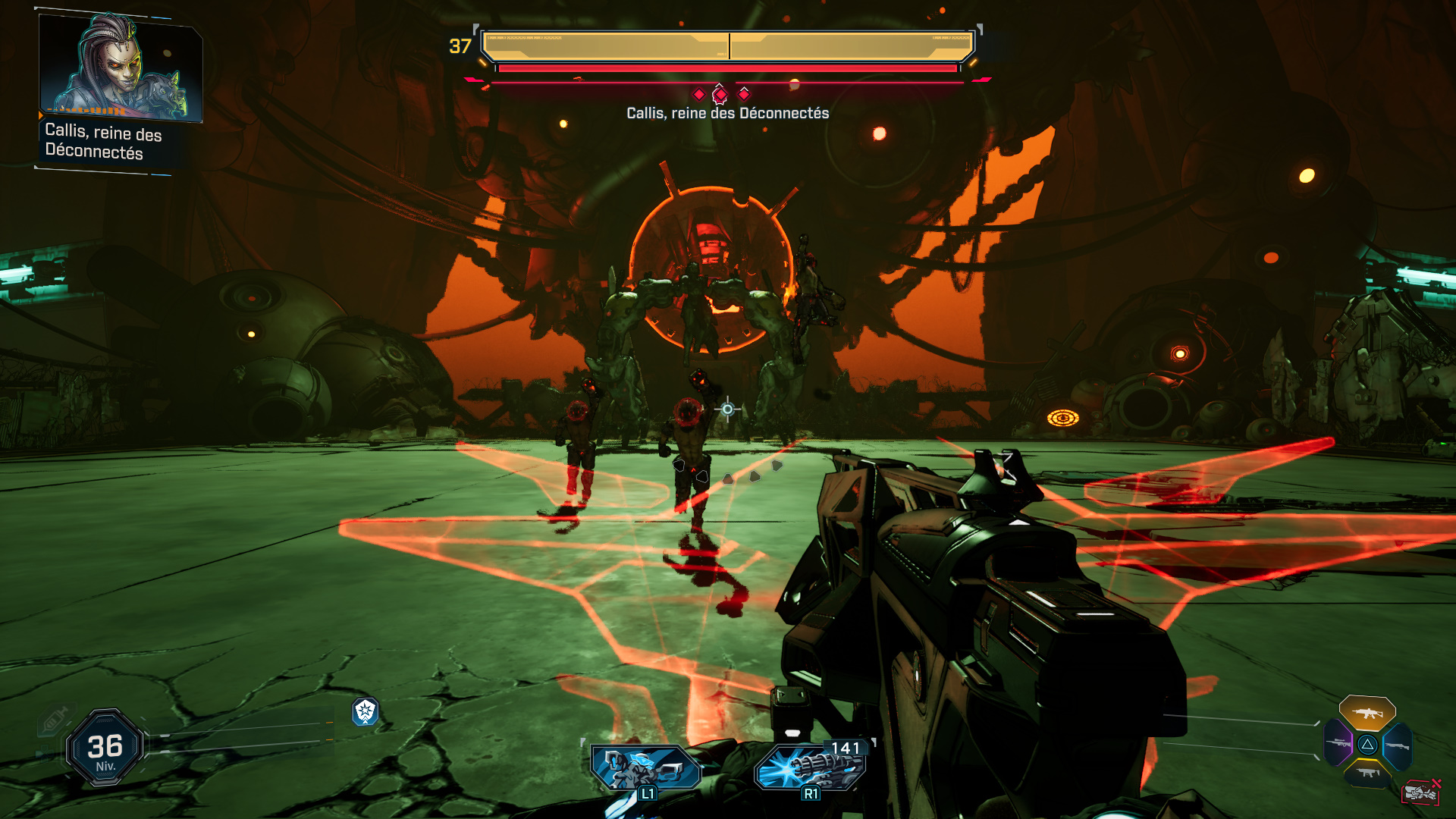The image size is (1456, 819).
Task: Select the orange assault rifle weapon slot
Action: click(x=1367, y=714)
